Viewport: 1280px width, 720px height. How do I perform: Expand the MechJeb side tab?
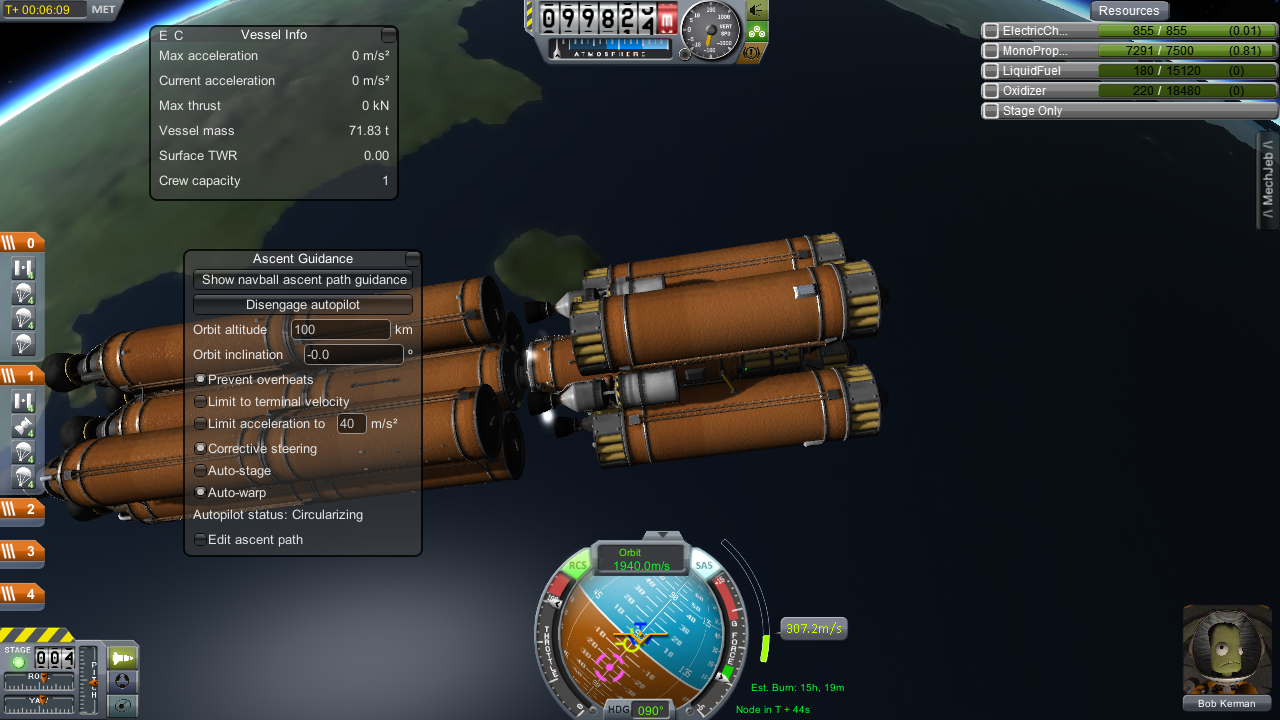point(1268,180)
